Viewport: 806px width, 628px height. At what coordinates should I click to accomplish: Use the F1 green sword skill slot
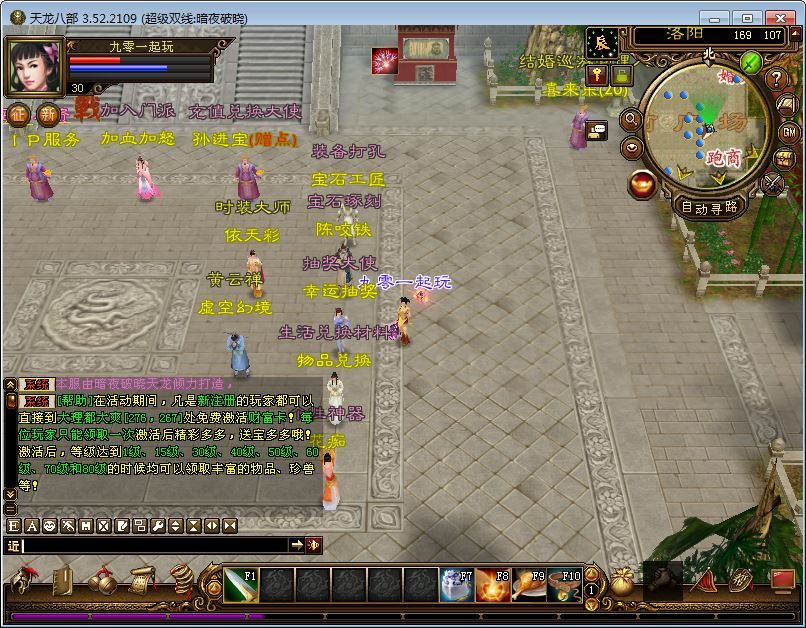point(241,585)
